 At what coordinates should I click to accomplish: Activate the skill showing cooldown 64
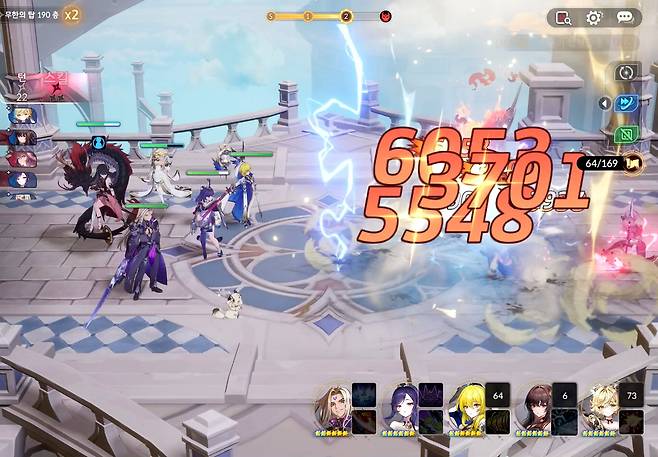[x=498, y=395]
